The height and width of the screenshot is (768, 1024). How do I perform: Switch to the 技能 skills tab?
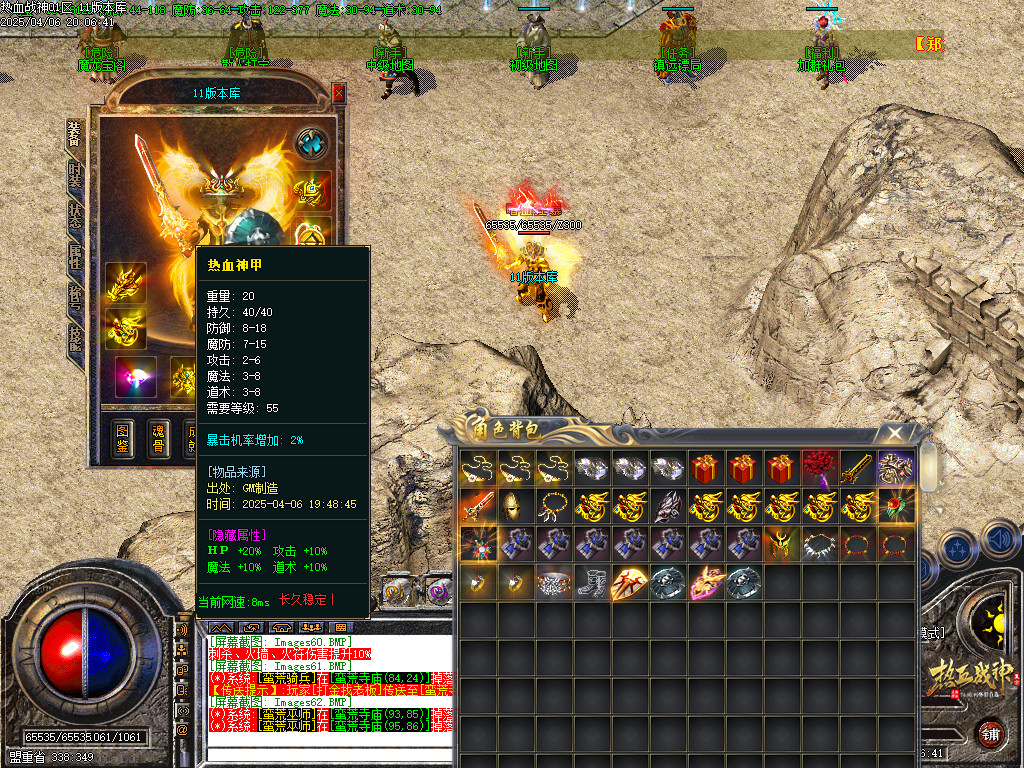pyautogui.click(x=75, y=336)
